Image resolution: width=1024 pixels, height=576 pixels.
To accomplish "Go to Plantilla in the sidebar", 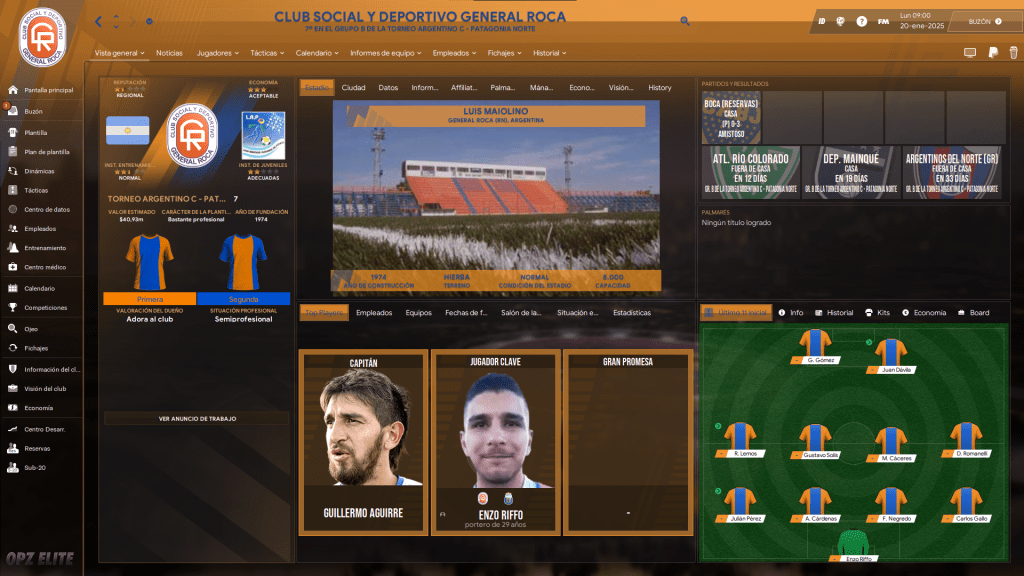I will click(36, 132).
